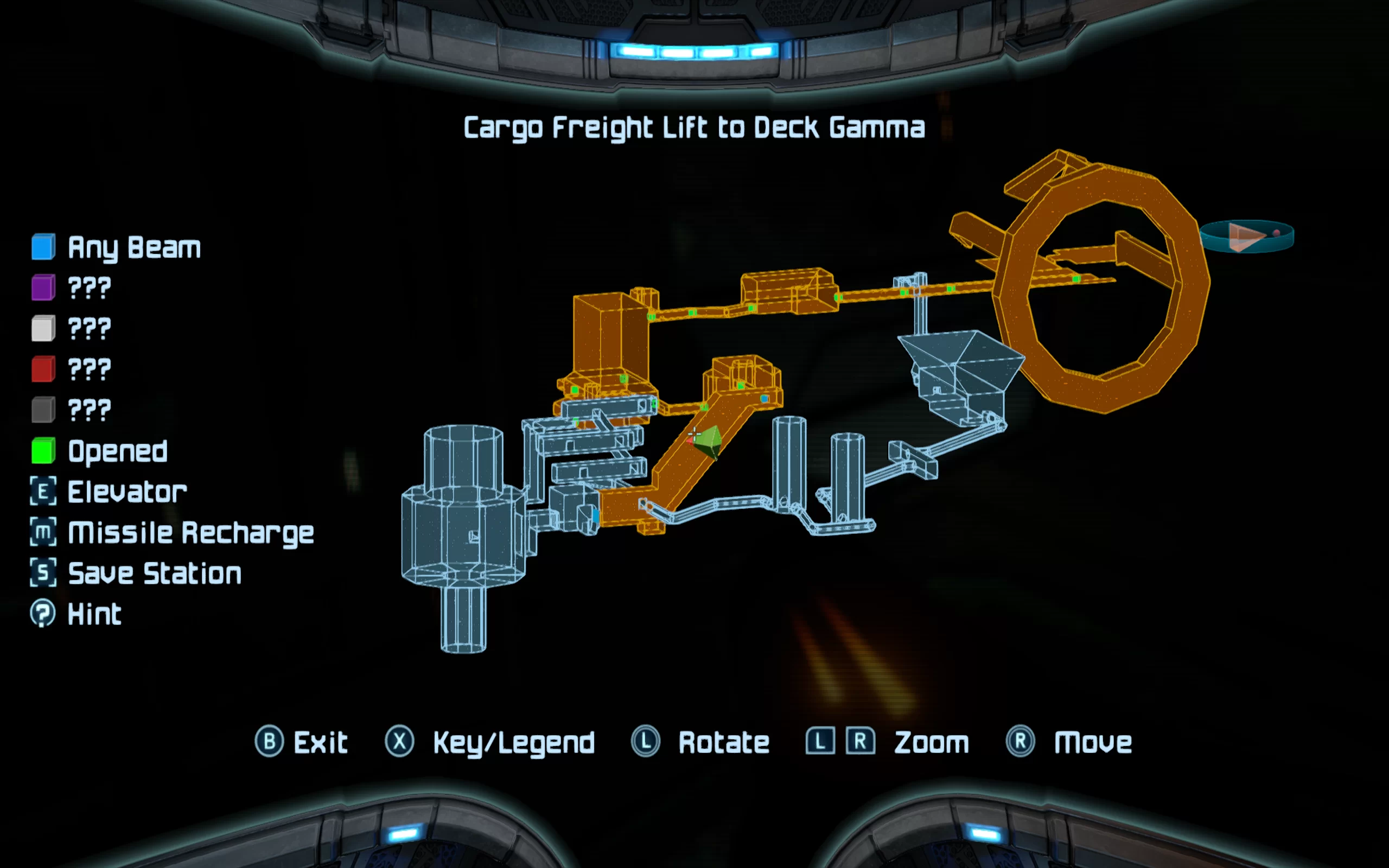Select the Save Station legend entry
The image size is (1389, 868).
(x=136, y=573)
